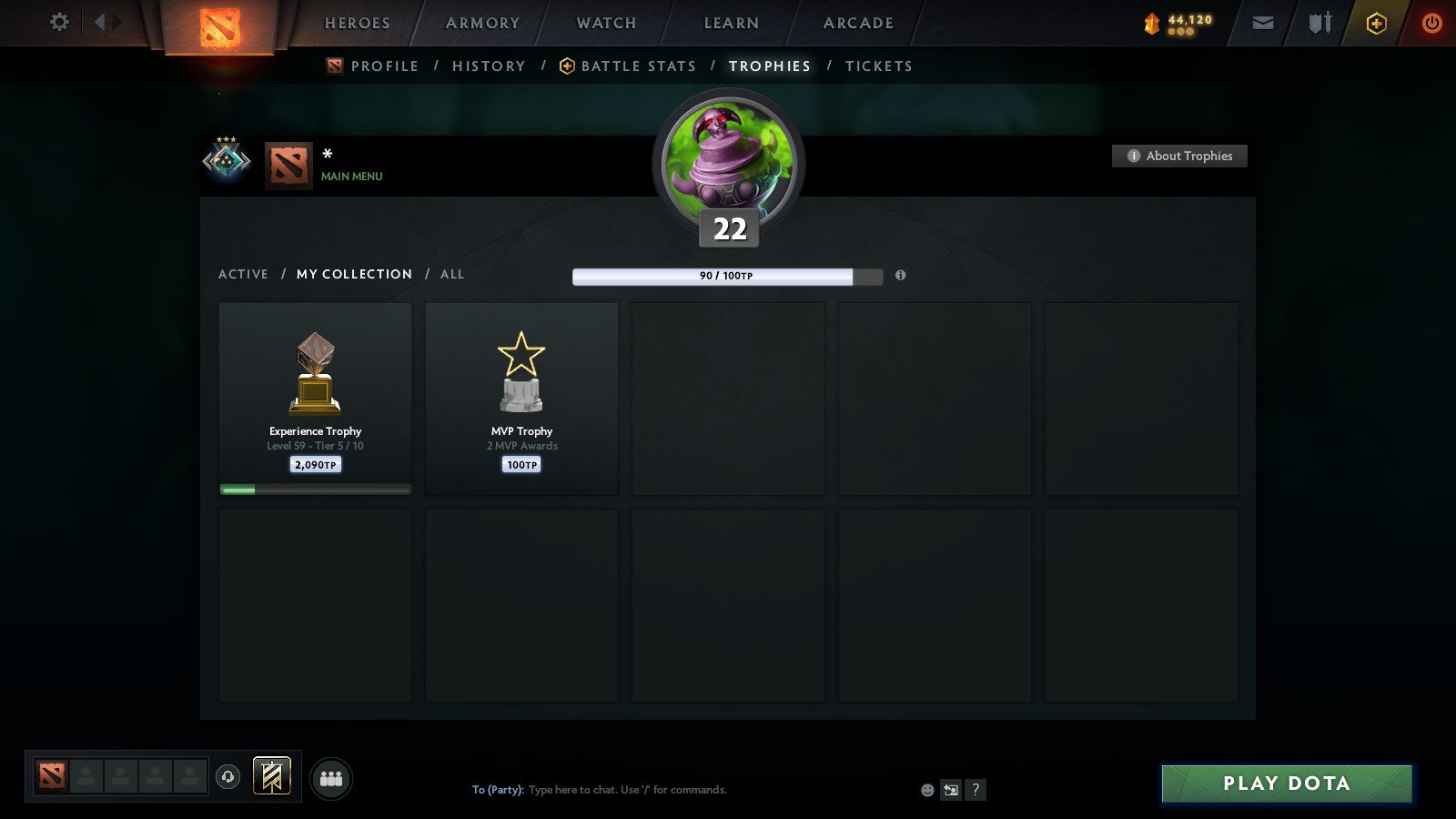
Task: Switch trophy filter to ALL
Action: (451, 274)
